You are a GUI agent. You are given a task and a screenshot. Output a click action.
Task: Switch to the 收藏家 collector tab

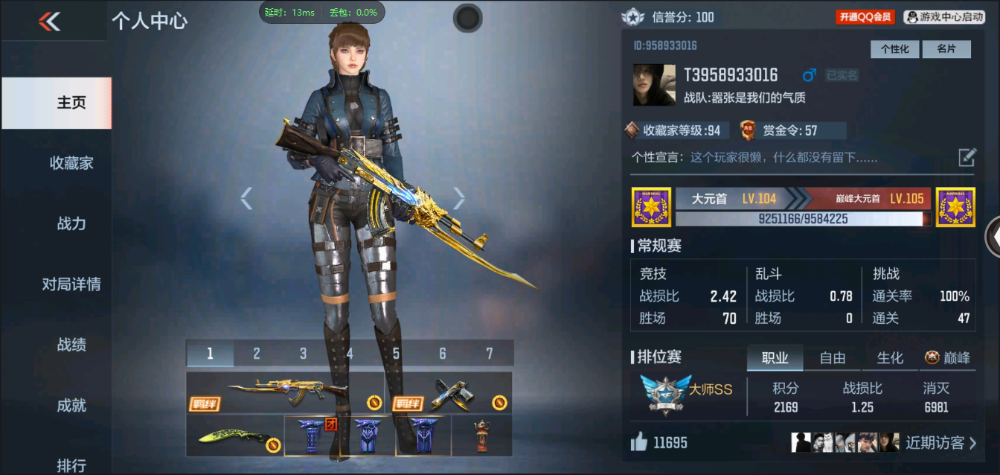pyautogui.click(x=71, y=163)
